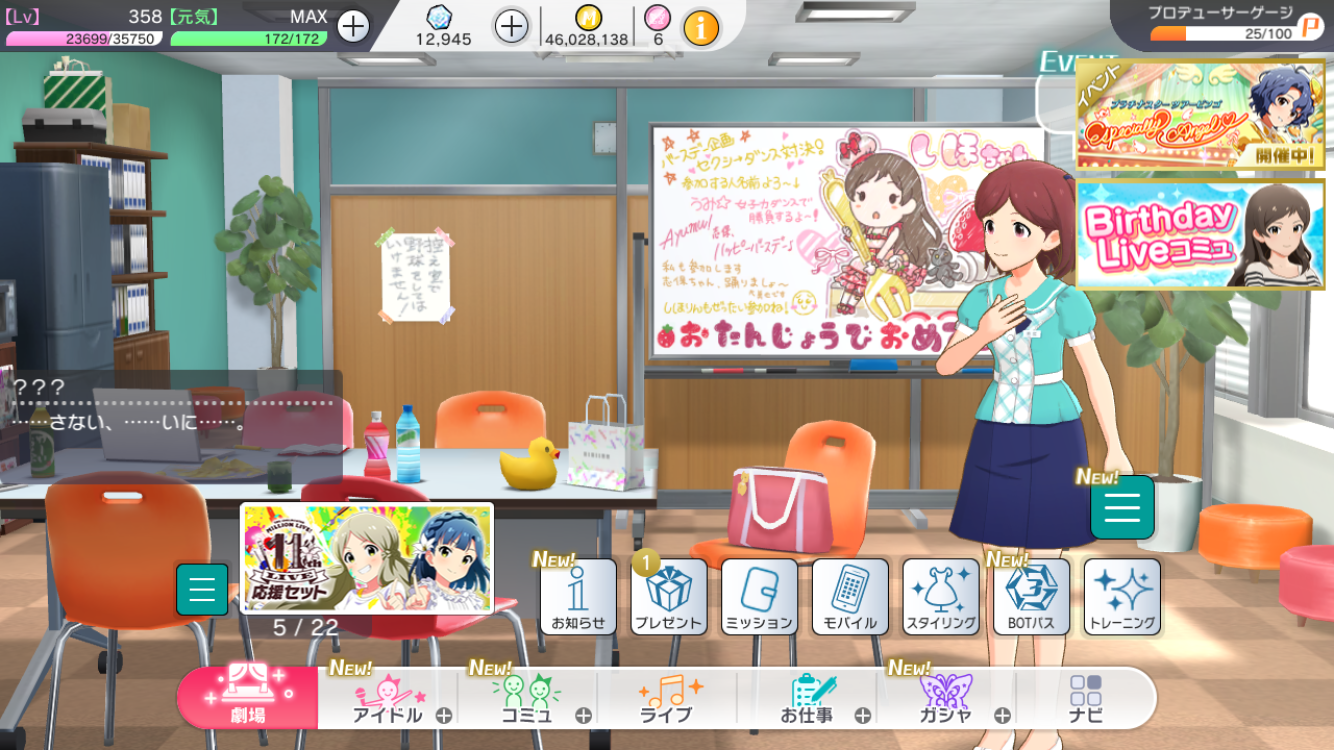1334x750 pixels.
Task: Select the コミュ commu menu
Action: tap(527, 698)
